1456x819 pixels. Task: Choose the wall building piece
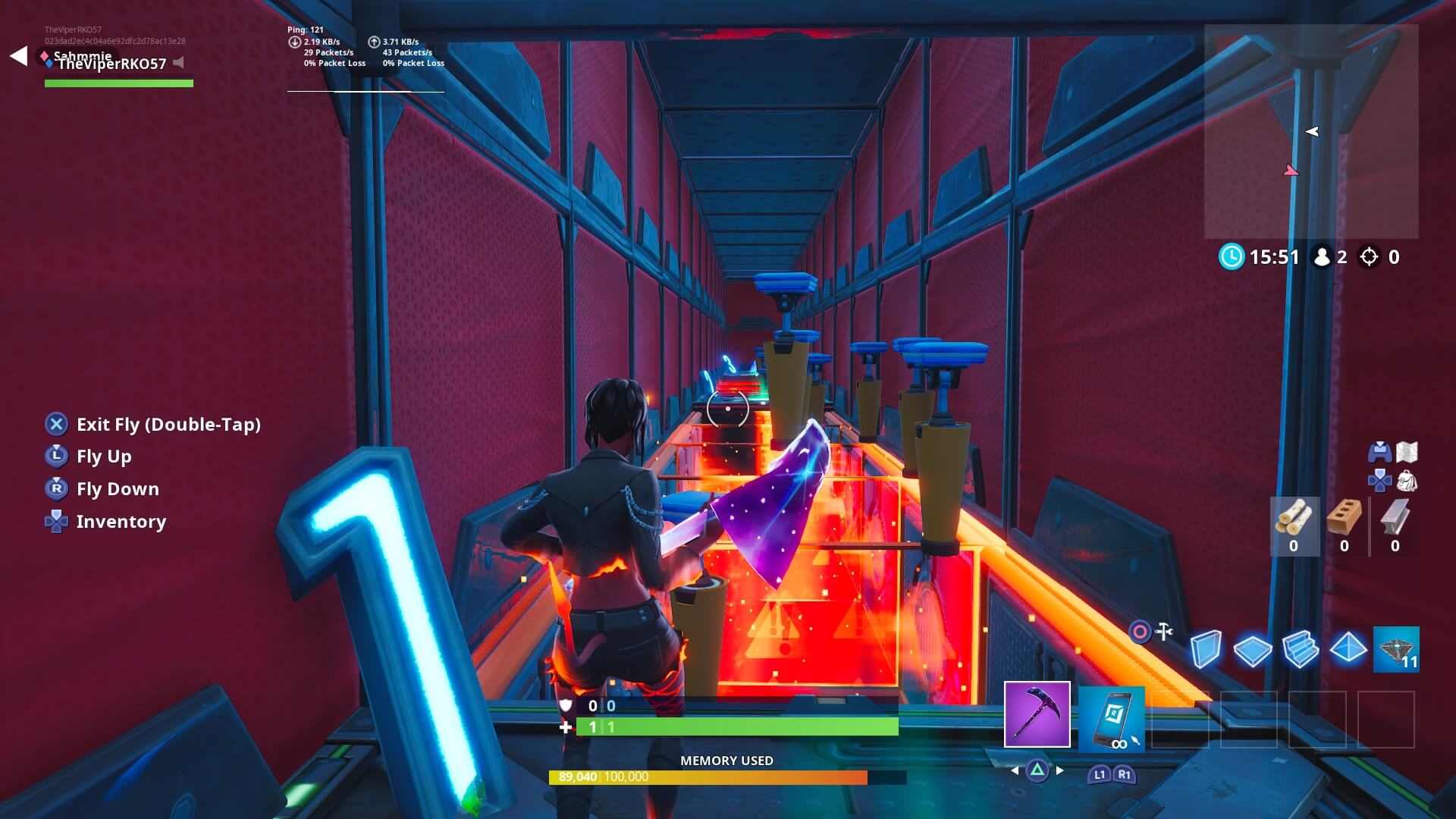1205,650
